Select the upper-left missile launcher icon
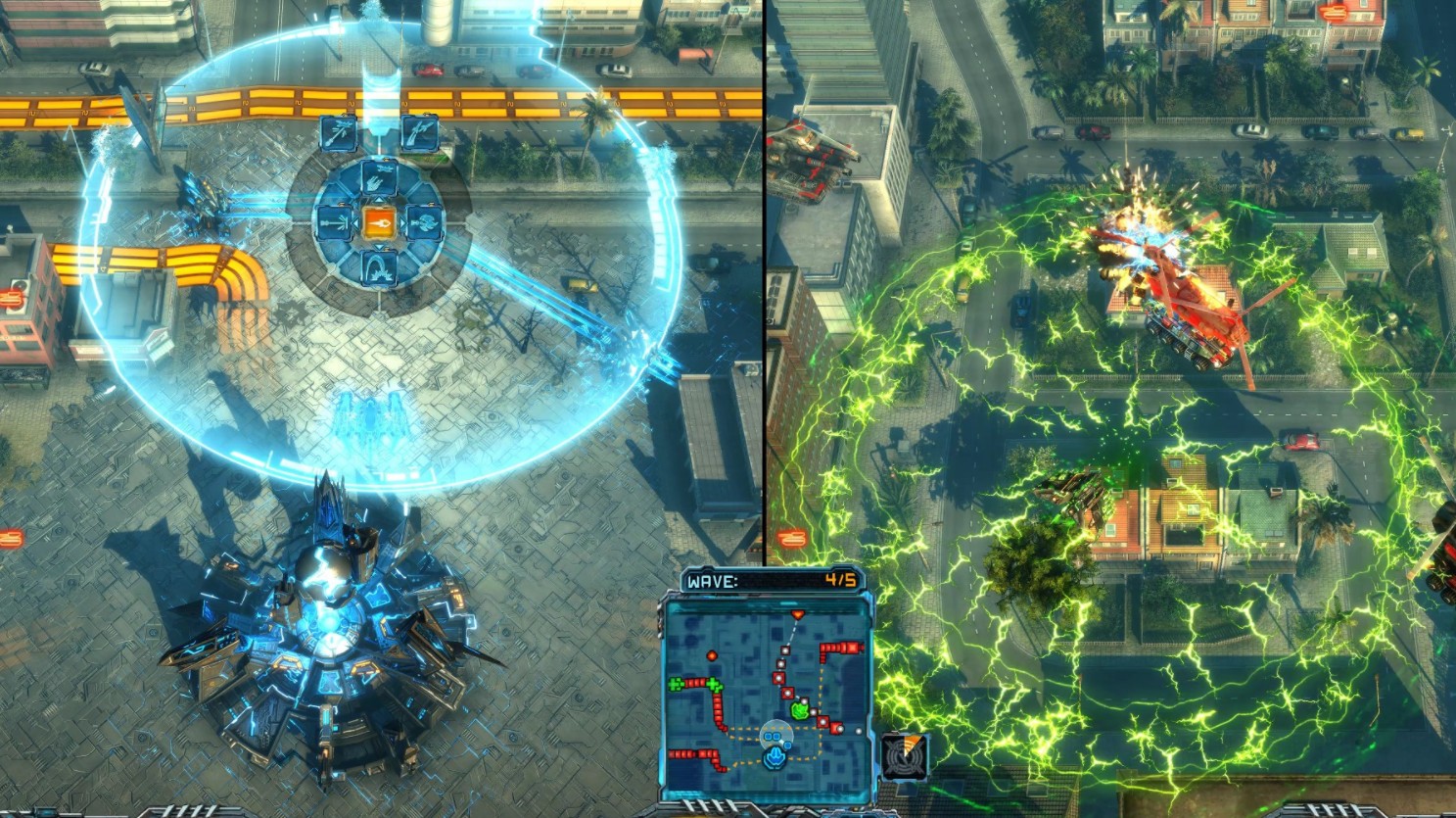Image resolution: width=1456 pixels, height=818 pixels. (338, 132)
